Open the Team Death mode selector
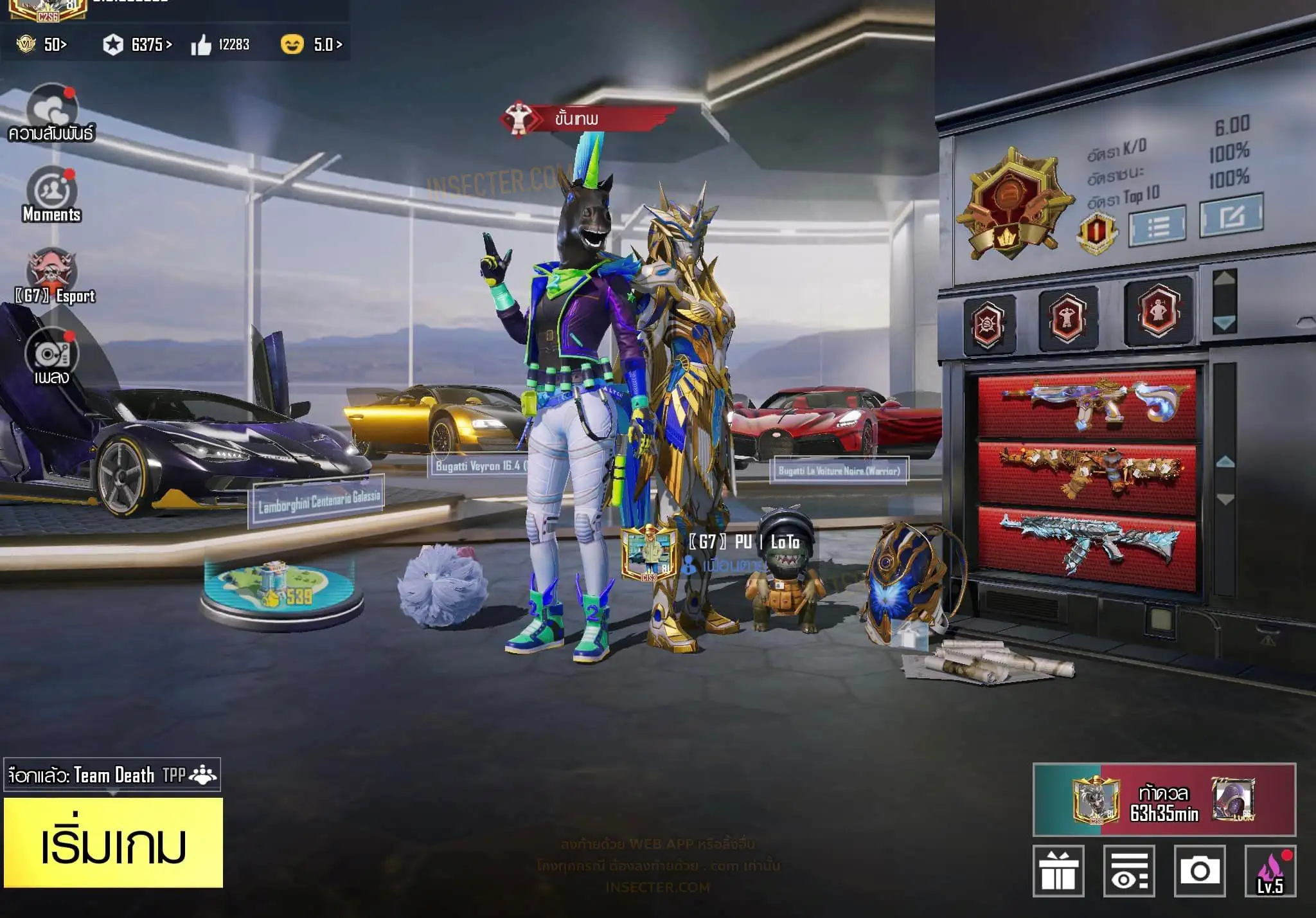 click(x=112, y=775)
